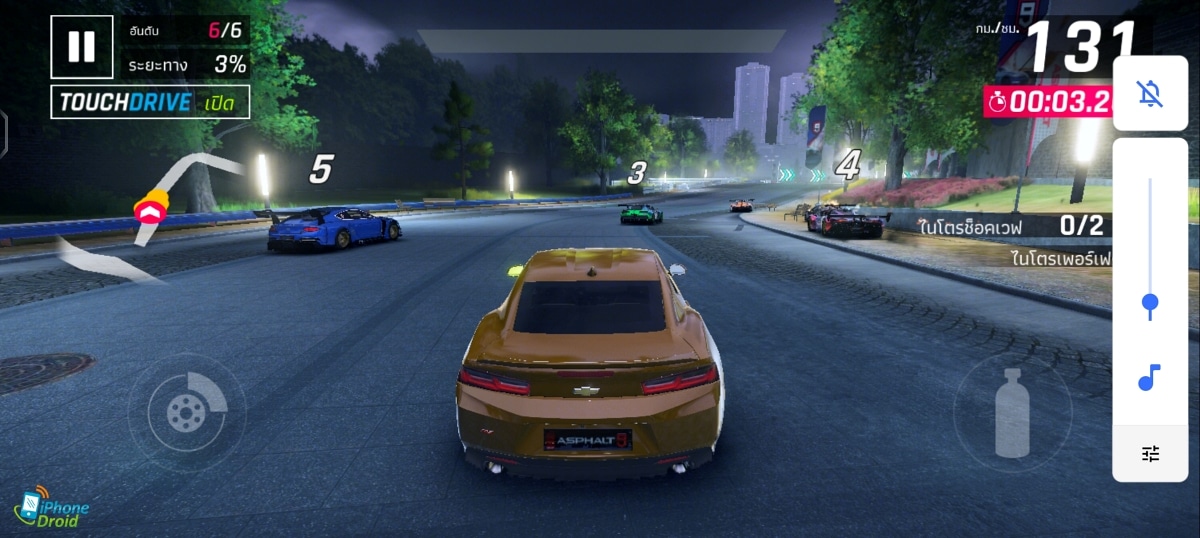Image resolution: width=1200 pixels, height=538 pixels.
Task: Mute notifications with the bell icon
Action: 1150,94
